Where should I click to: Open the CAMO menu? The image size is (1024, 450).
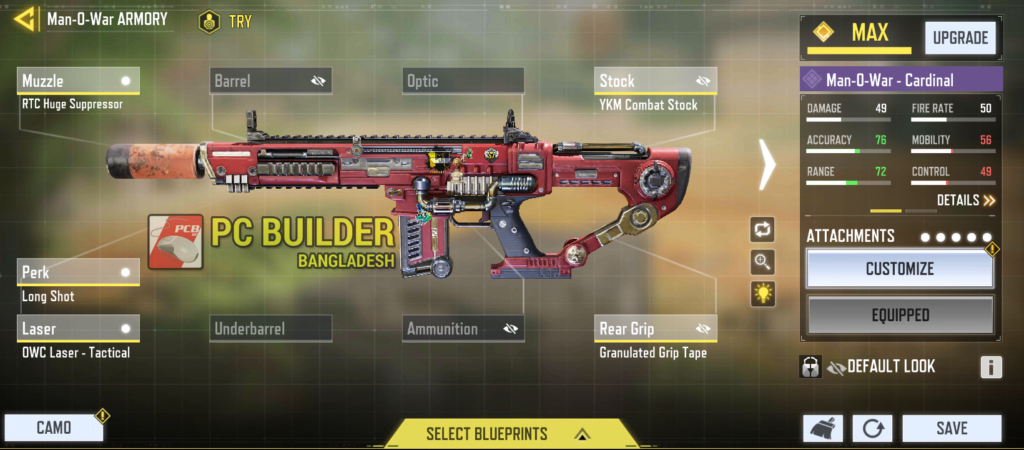point(54,428)
